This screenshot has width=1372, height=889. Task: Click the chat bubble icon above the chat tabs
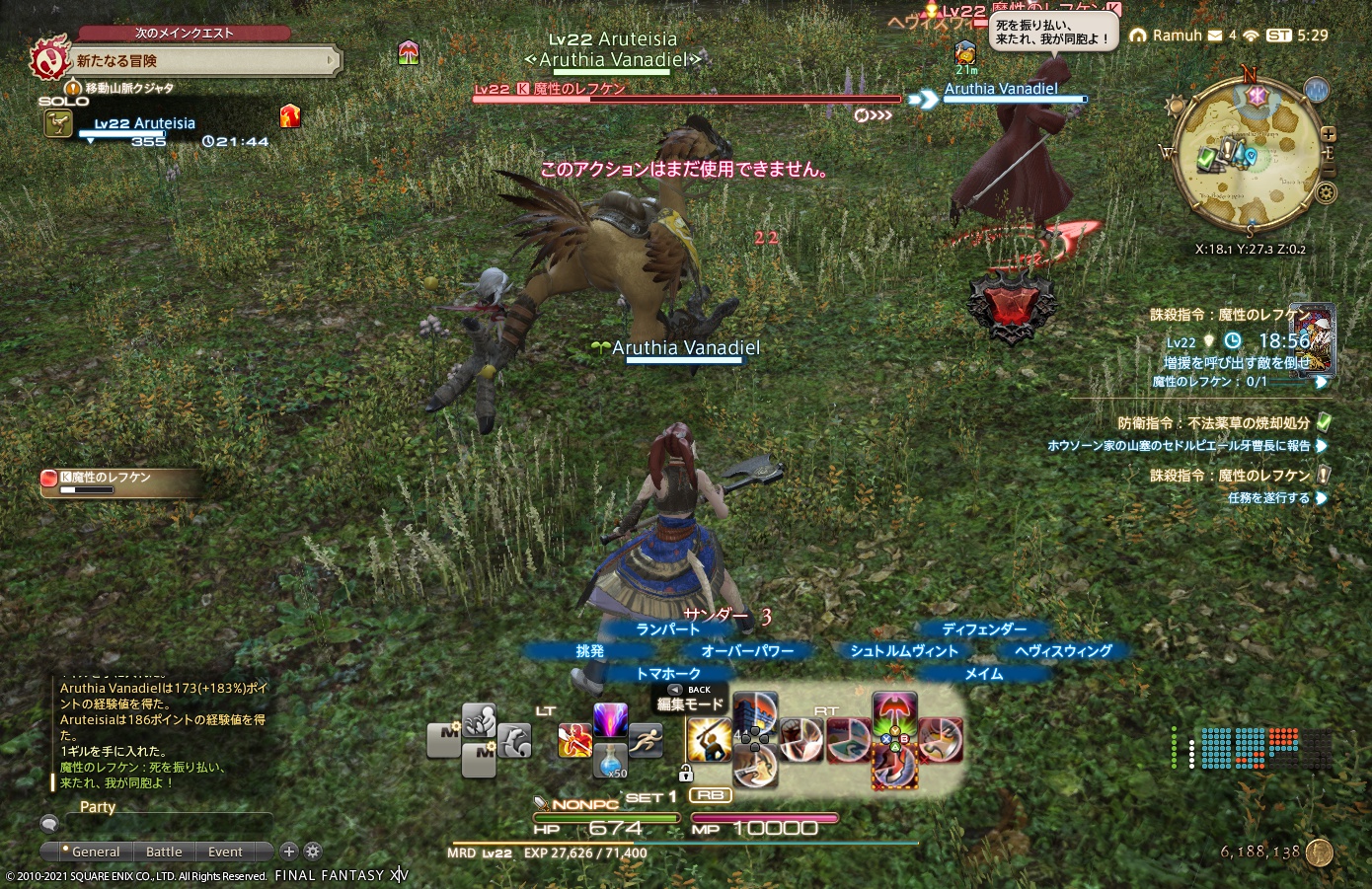click(49, 823)
